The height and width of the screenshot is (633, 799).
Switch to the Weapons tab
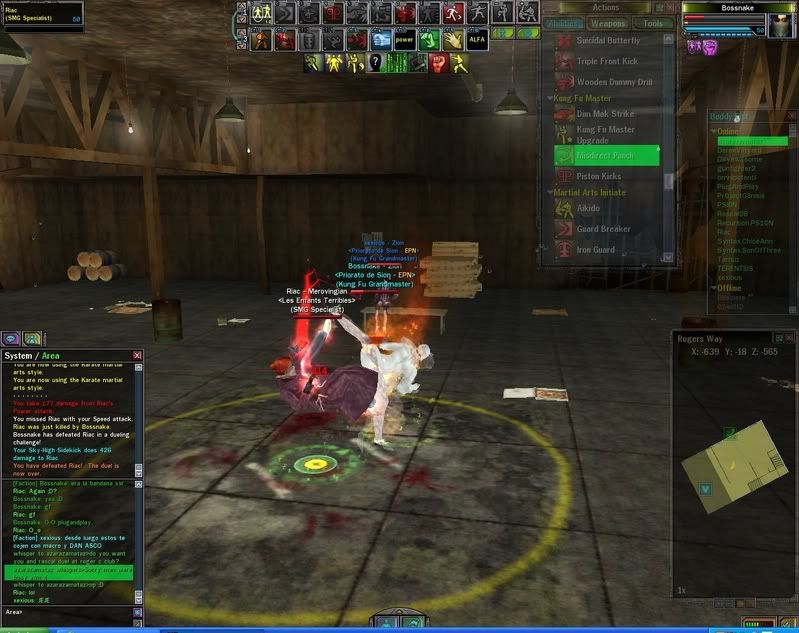pyautogui.click(x=609, y=23)
